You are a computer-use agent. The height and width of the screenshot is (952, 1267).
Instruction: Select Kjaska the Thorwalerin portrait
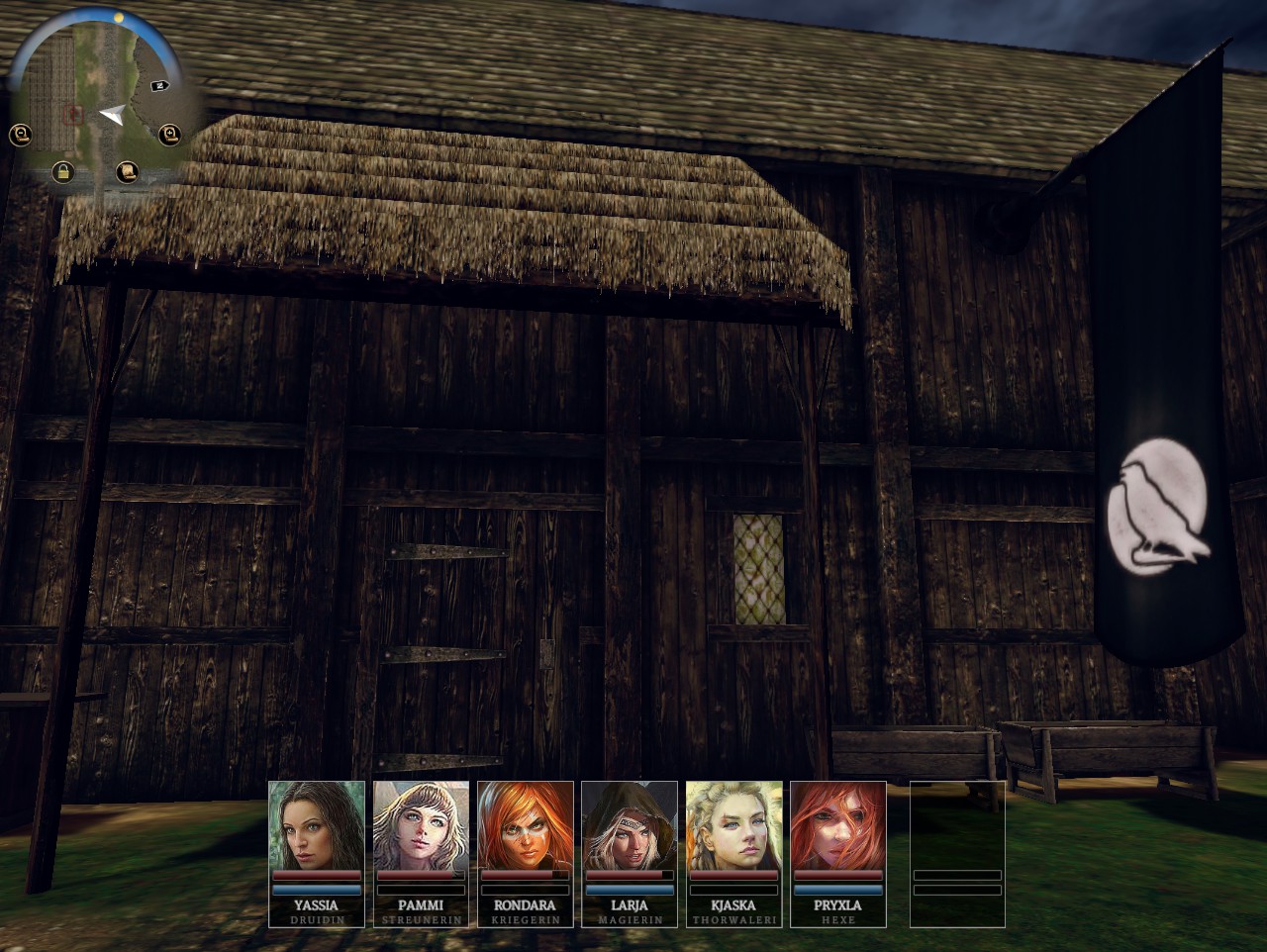point(734,825)
